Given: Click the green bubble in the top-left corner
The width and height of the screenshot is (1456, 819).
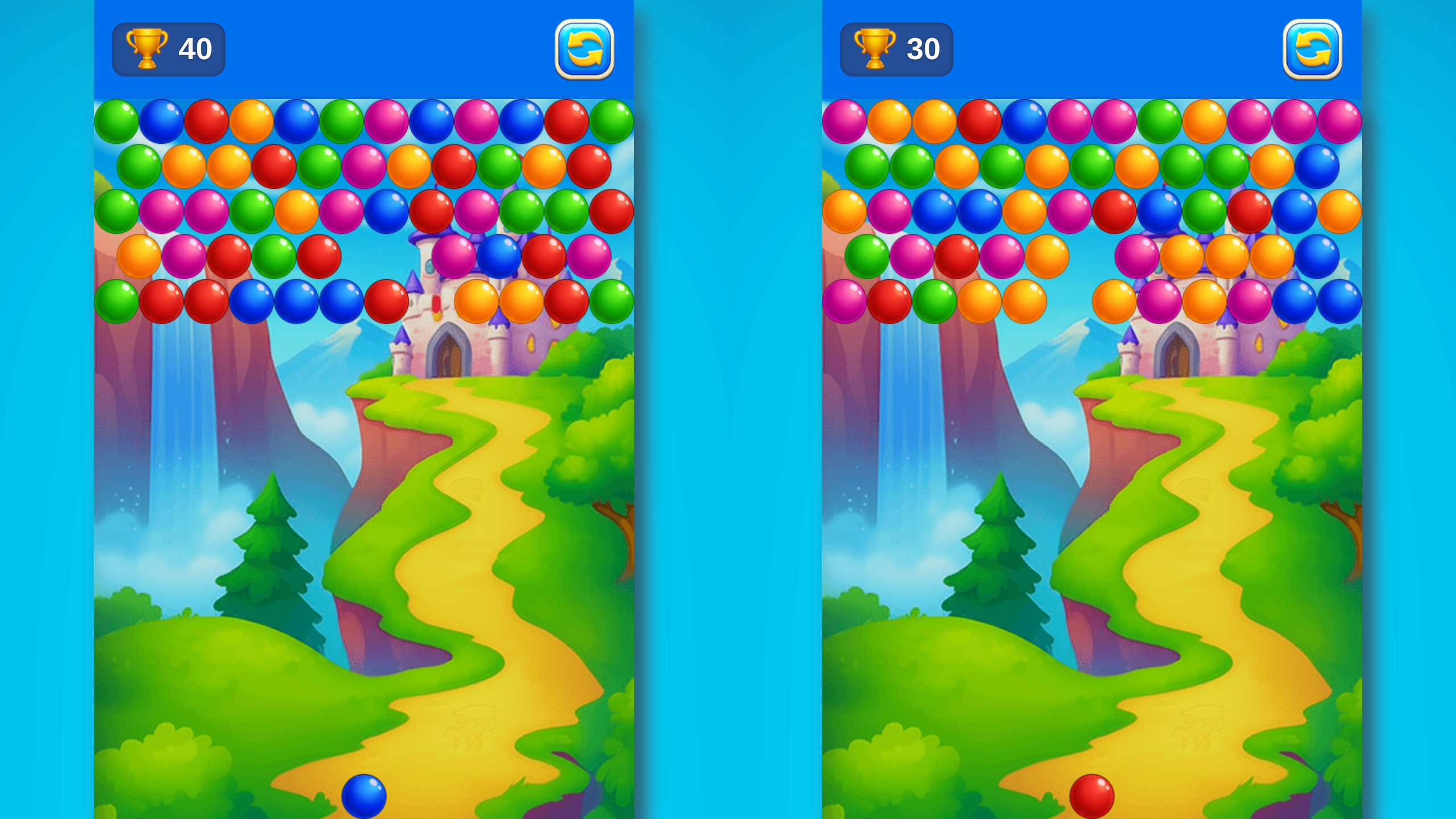Looking at the screenshot, I should tap(117, 119).
